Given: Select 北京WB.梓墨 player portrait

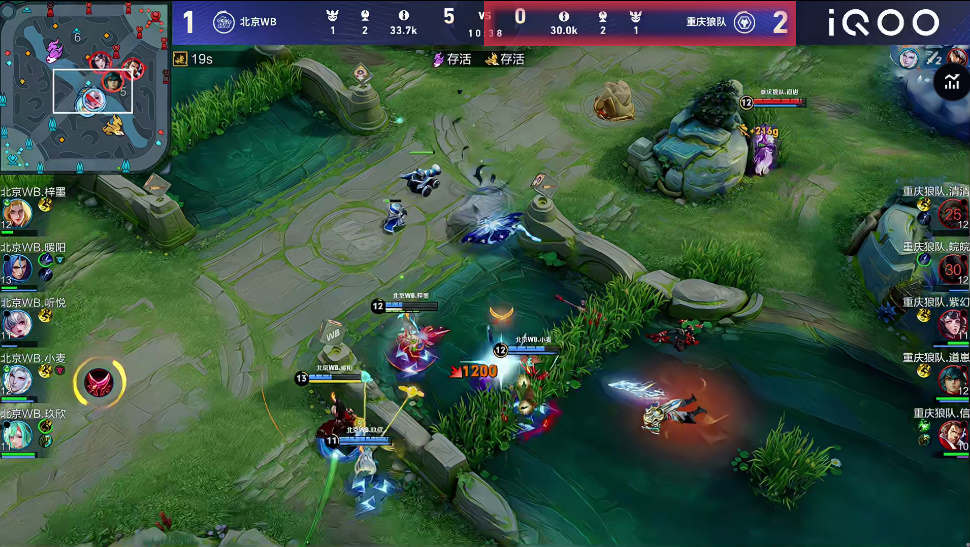Looking at the screenshot, I should 17,213.
